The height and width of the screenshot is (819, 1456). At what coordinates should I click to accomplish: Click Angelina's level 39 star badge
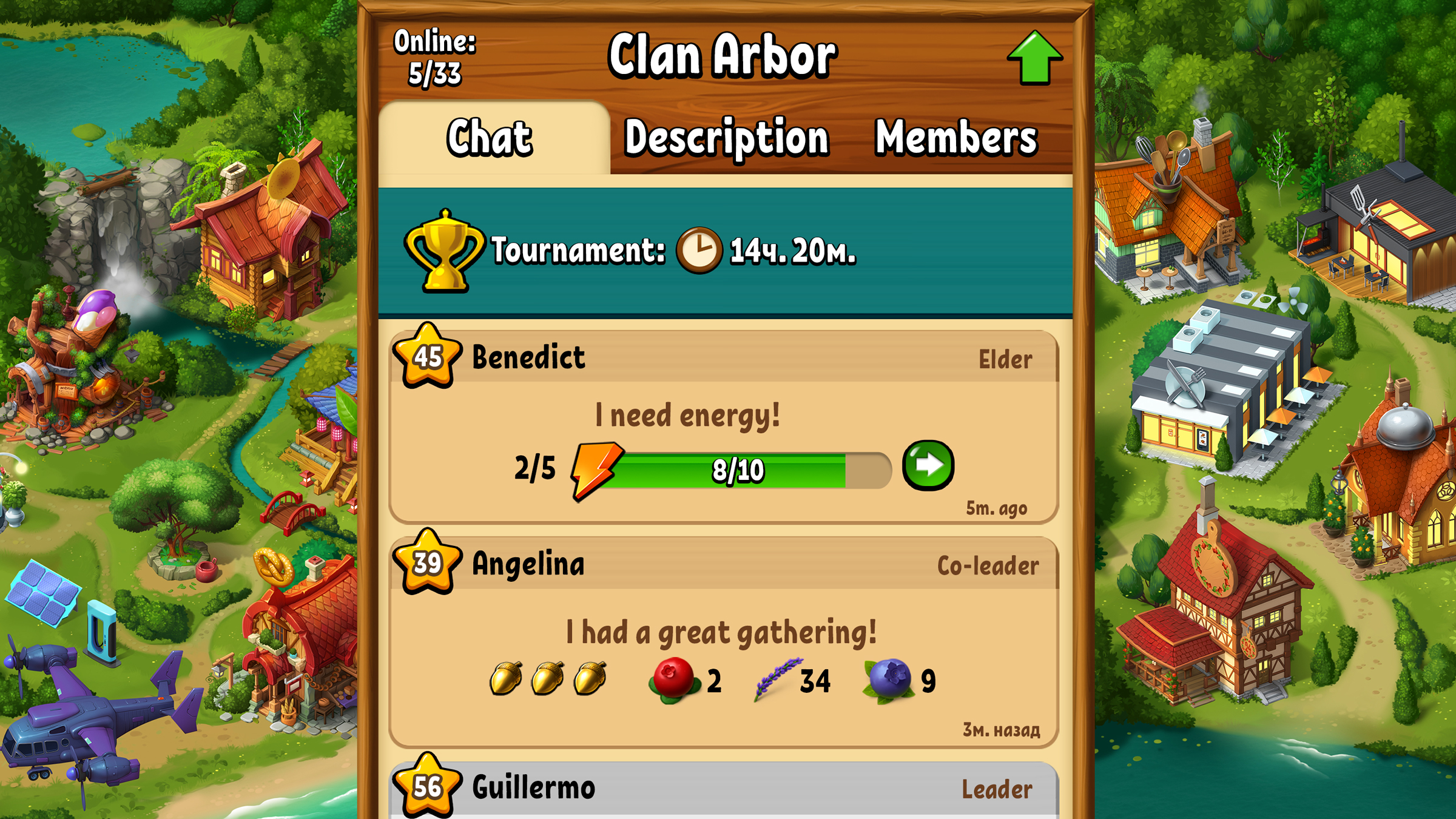coord(426,564)
